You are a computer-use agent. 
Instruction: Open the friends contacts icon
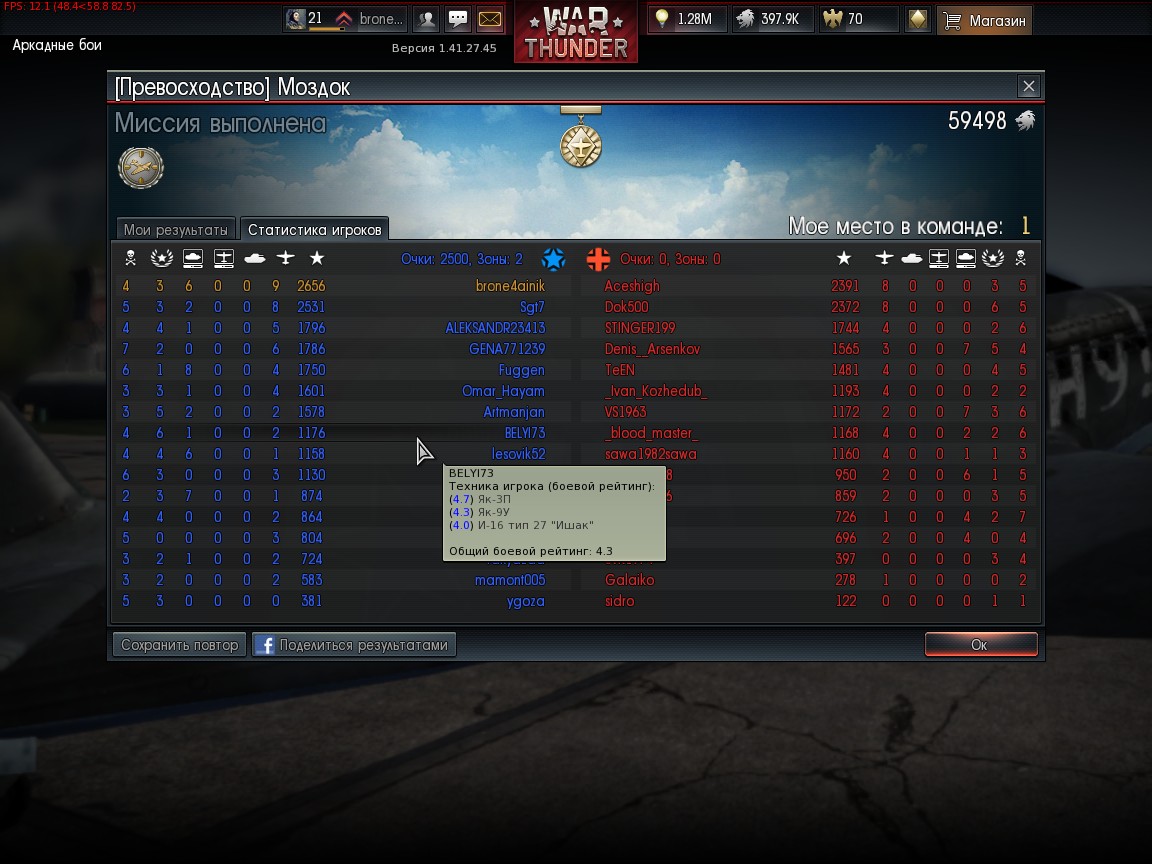coord(426,19)
